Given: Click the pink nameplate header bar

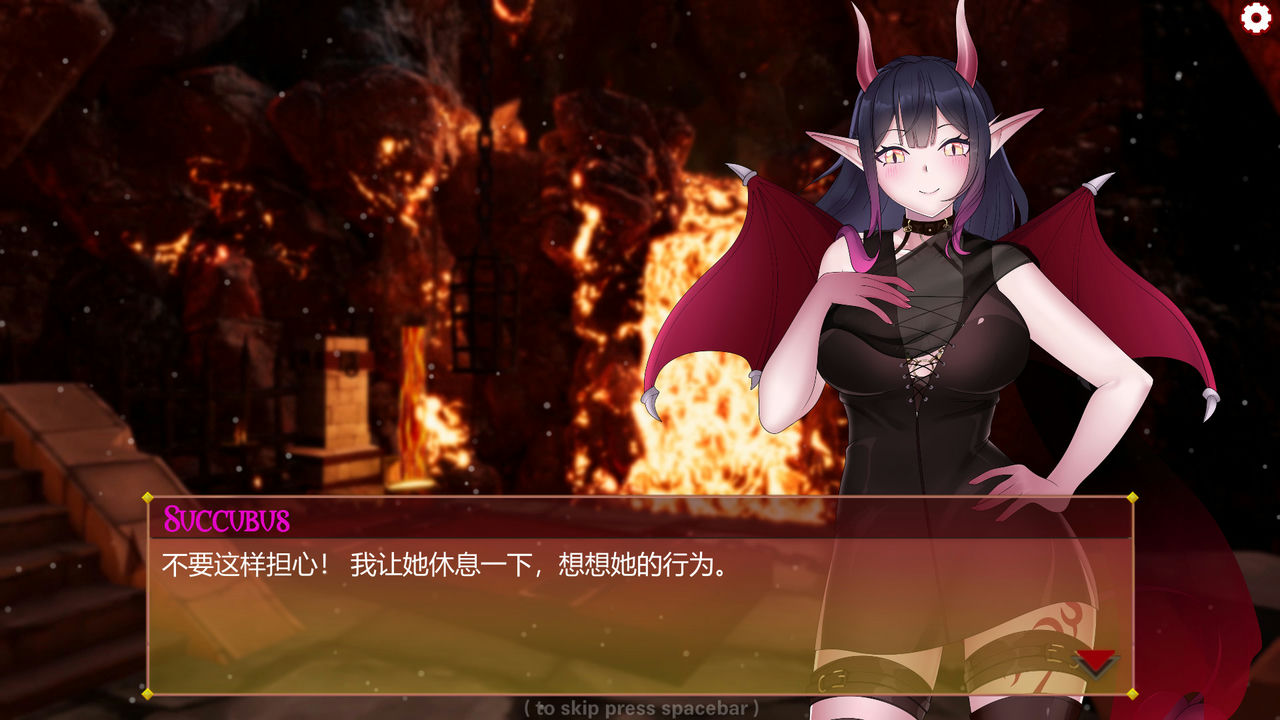Looking at the screenshot, I should (x=640, y=518).
